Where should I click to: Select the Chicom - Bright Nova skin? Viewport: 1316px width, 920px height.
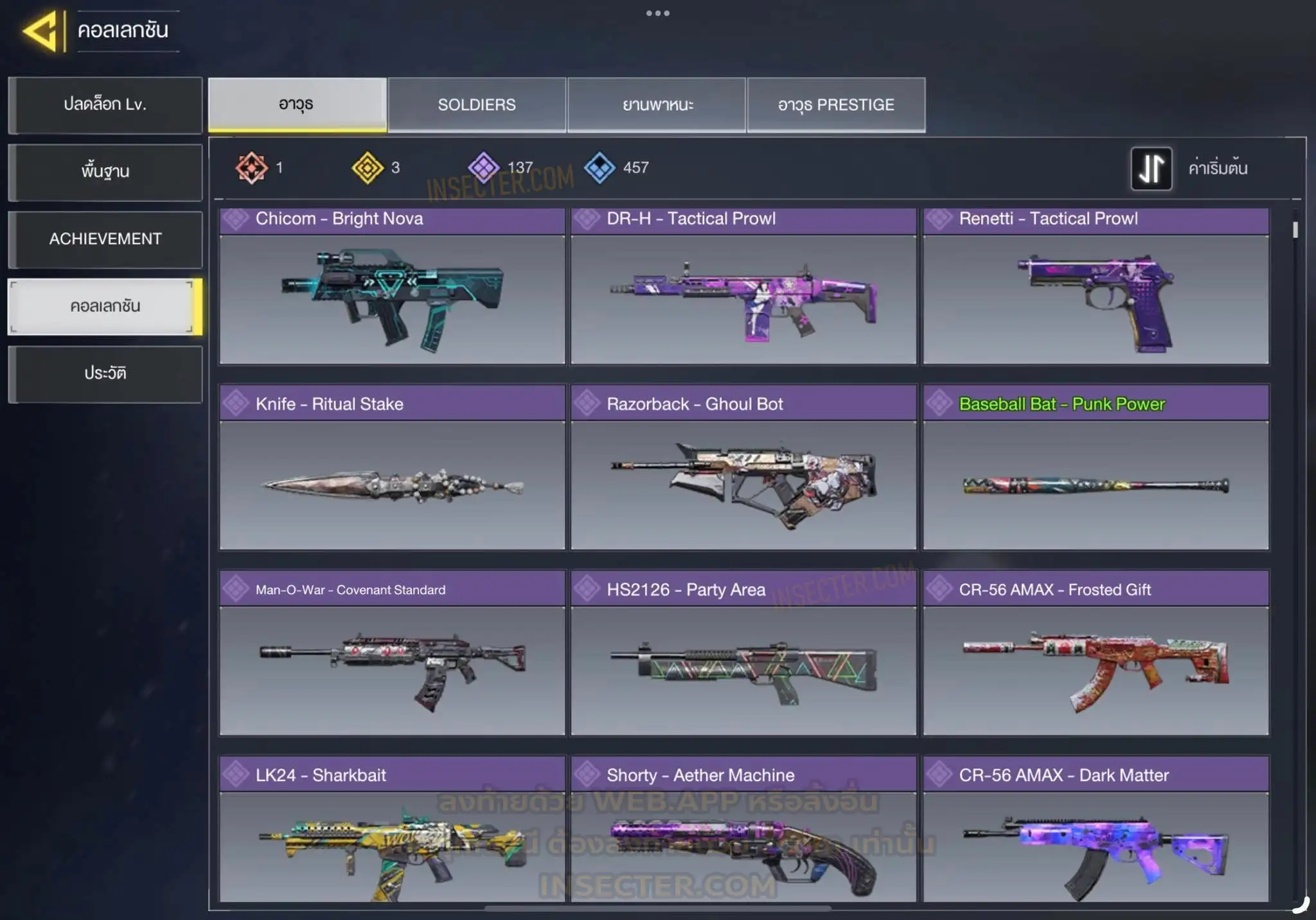coord(392,287)
